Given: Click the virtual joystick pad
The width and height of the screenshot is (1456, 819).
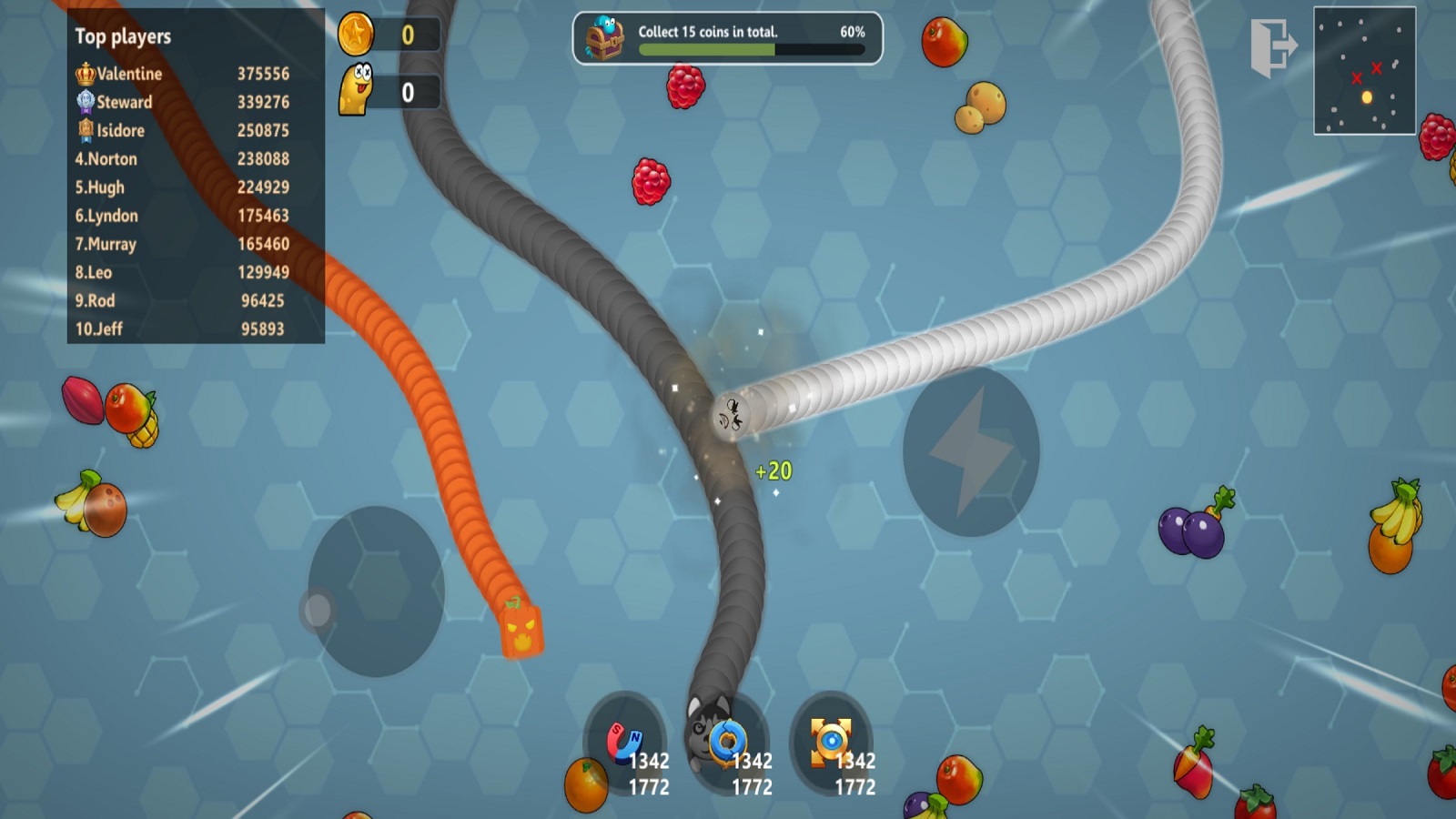Looking at the screenshot, I should point(376,591).
